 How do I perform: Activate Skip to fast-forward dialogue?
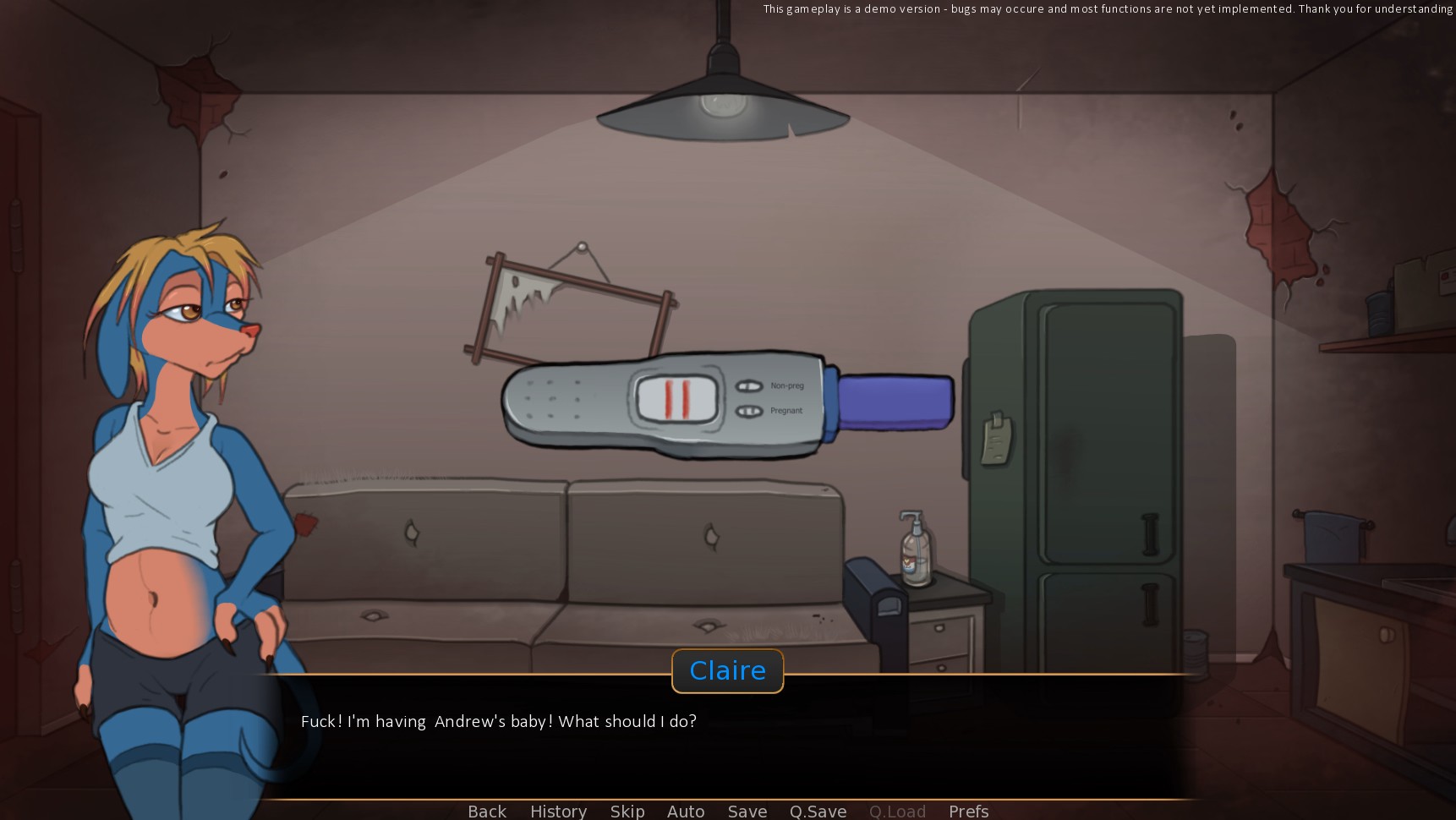point(627,811)
